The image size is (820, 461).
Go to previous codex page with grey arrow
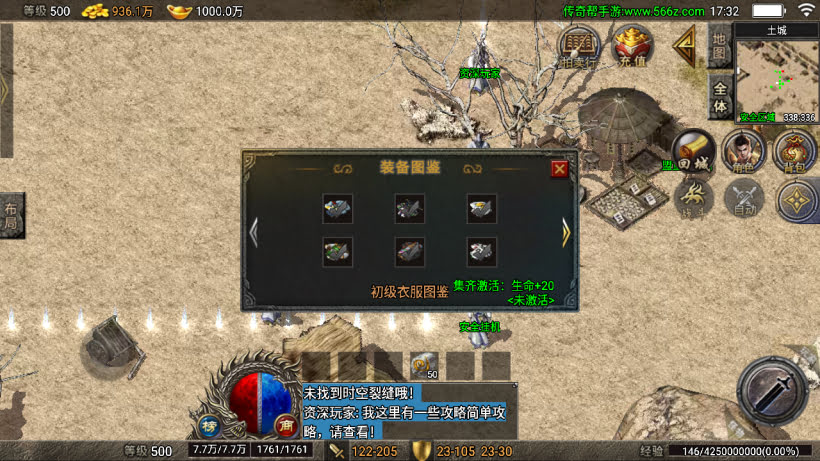click(254, 233)
